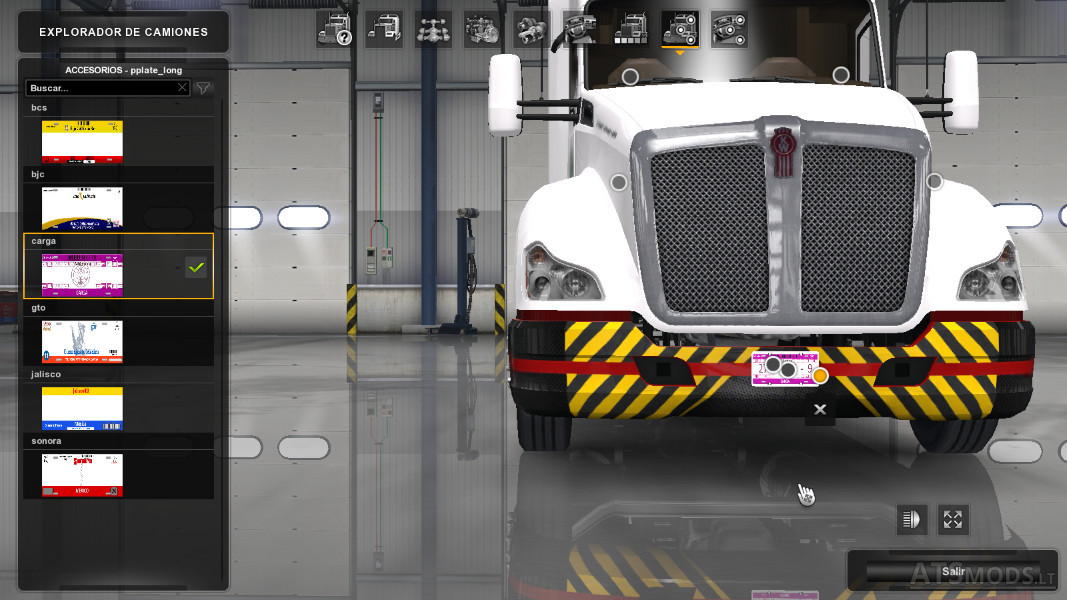This screenshot has height=600, width=1067.
Task: Select the gto license plate thumbnail
Action: 82,341
